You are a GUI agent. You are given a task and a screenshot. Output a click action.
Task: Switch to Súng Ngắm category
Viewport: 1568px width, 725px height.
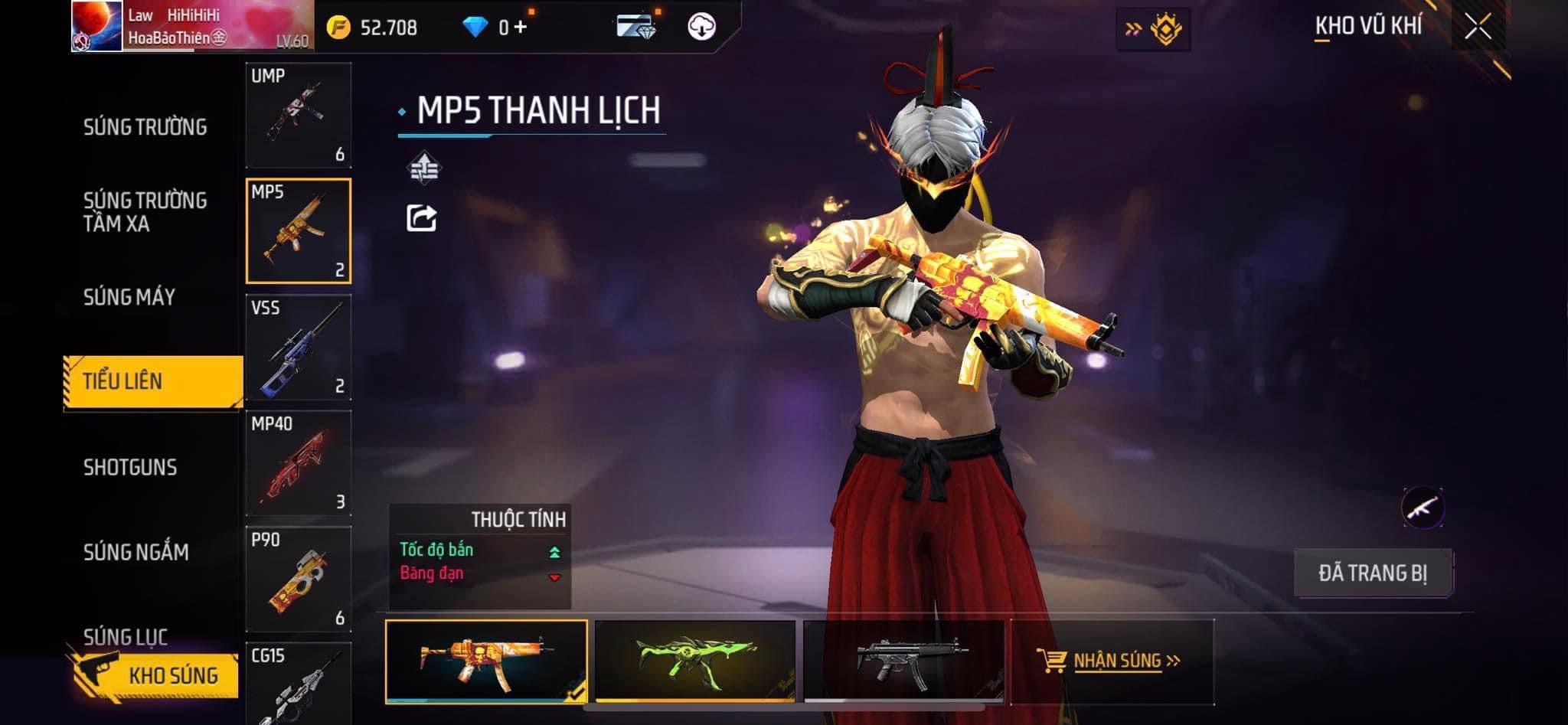pyautogui.click(x=136, y=552)
